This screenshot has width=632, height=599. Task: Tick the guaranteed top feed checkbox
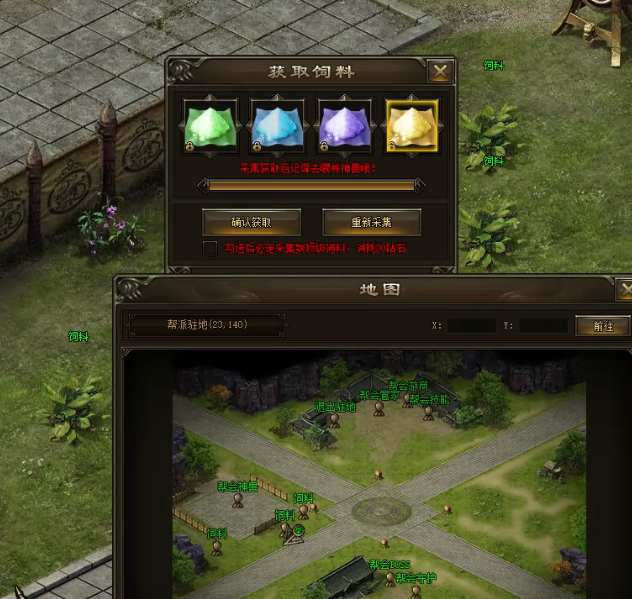point(209,247)
